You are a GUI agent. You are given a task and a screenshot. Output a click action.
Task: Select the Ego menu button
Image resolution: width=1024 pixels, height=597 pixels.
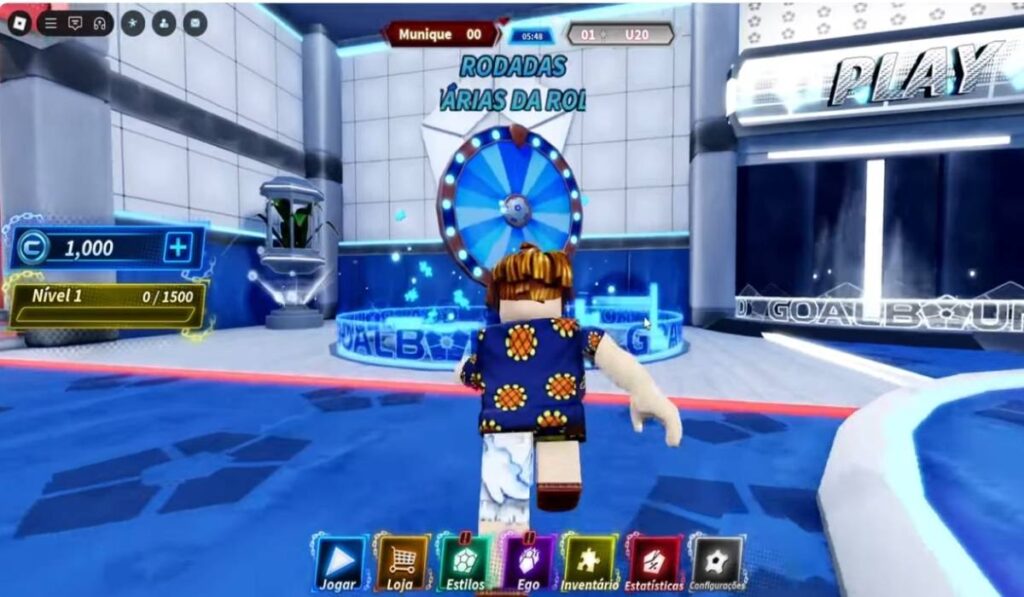[x=527, y=563]
